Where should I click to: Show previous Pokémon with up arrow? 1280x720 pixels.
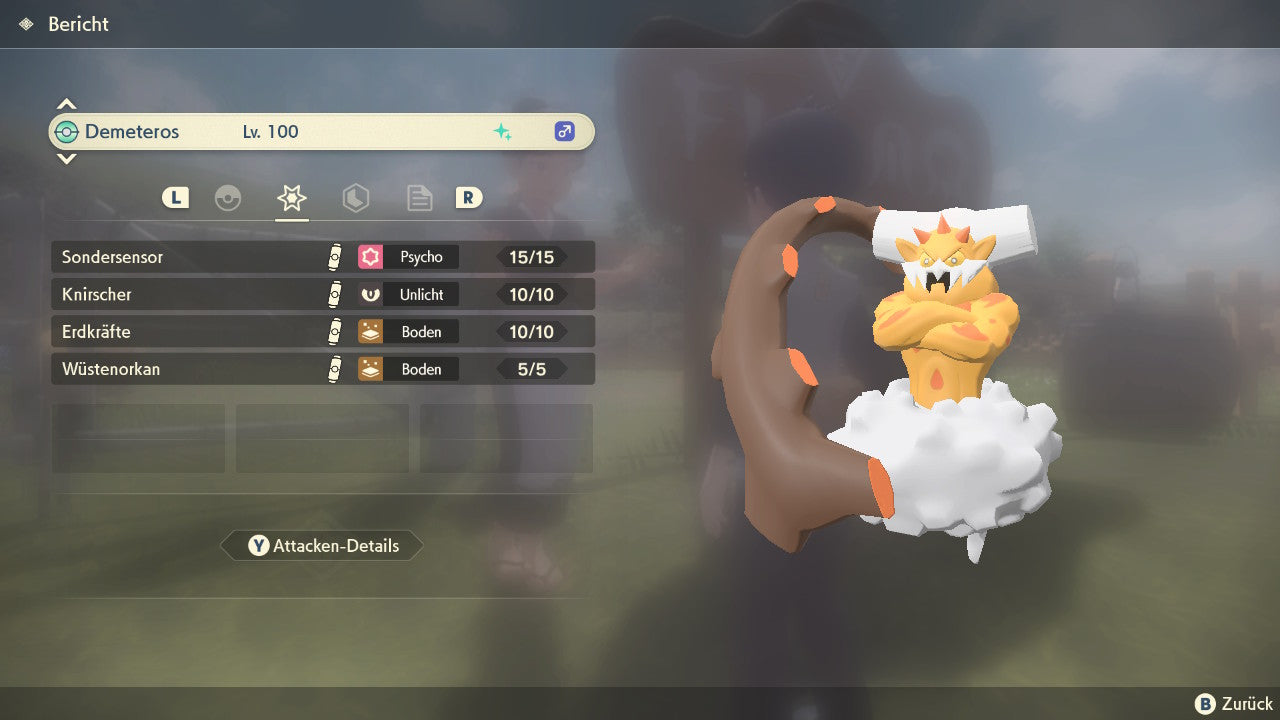point(66,104)
